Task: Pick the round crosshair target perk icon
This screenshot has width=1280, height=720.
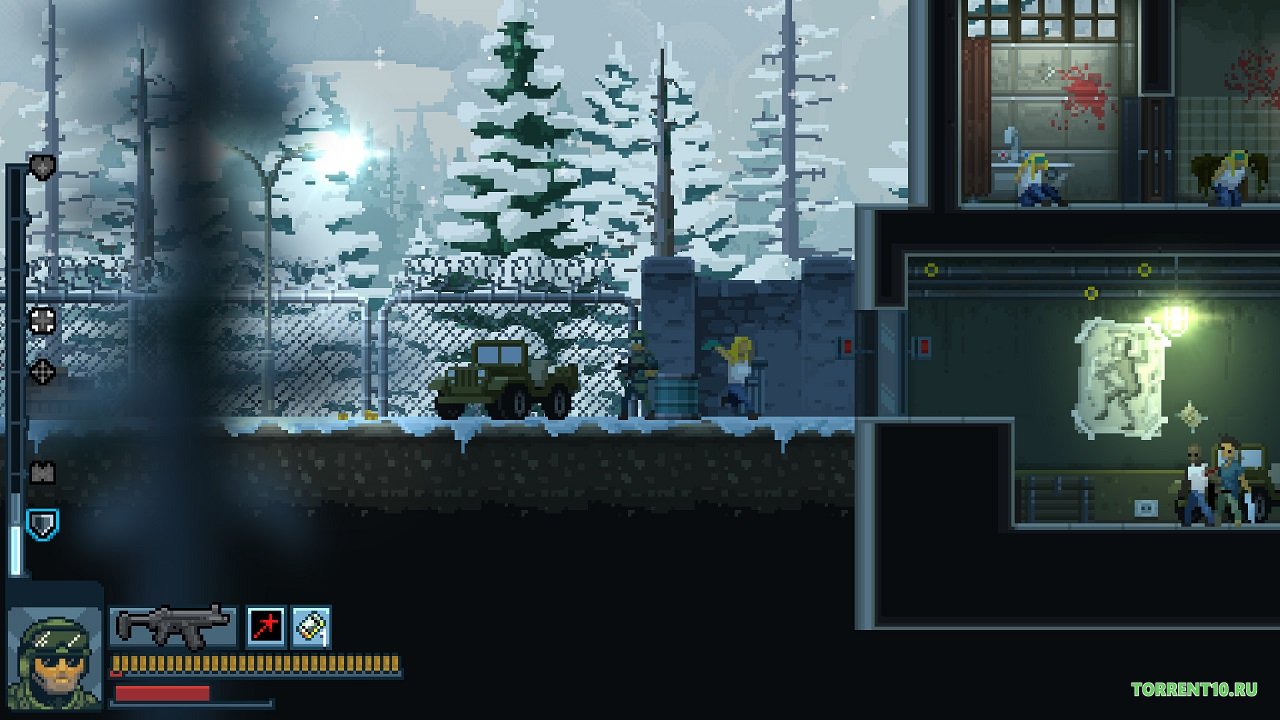Action: pos(42,372)
